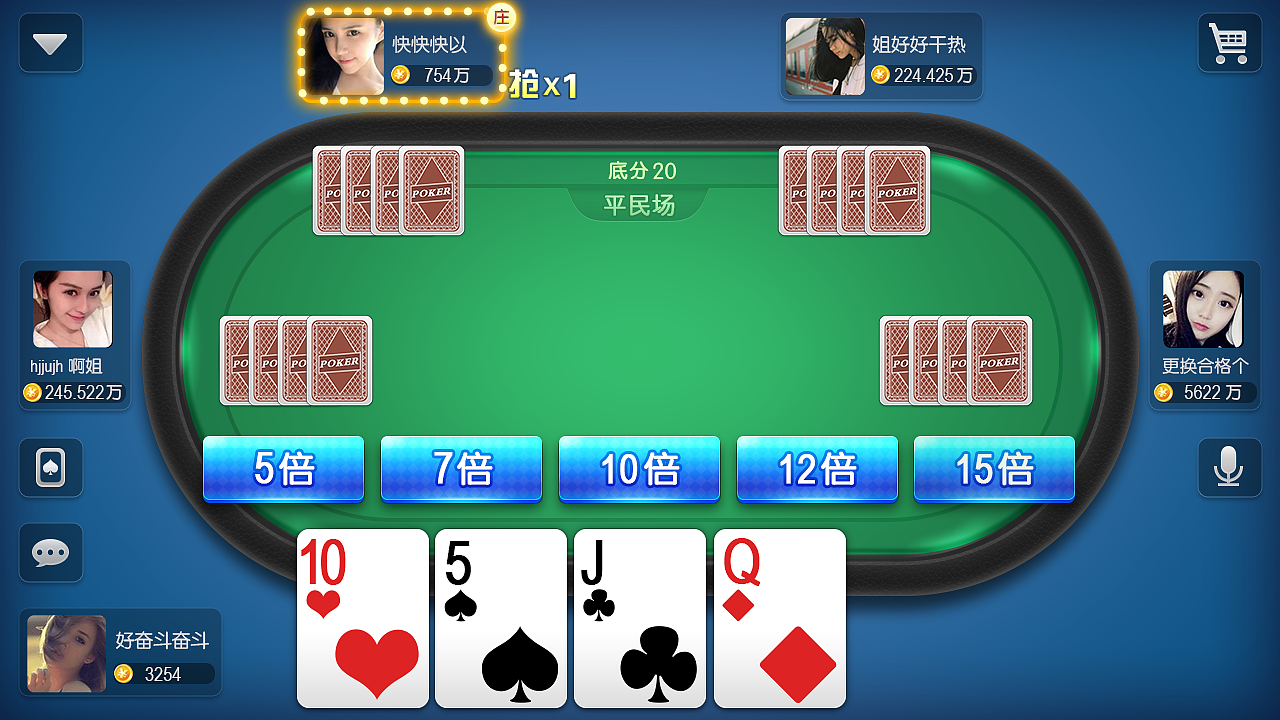Select the 15倍 multiplier button
Image resolution: width=1280 pixels, height=720 pixels.
[x=993, y=468]
